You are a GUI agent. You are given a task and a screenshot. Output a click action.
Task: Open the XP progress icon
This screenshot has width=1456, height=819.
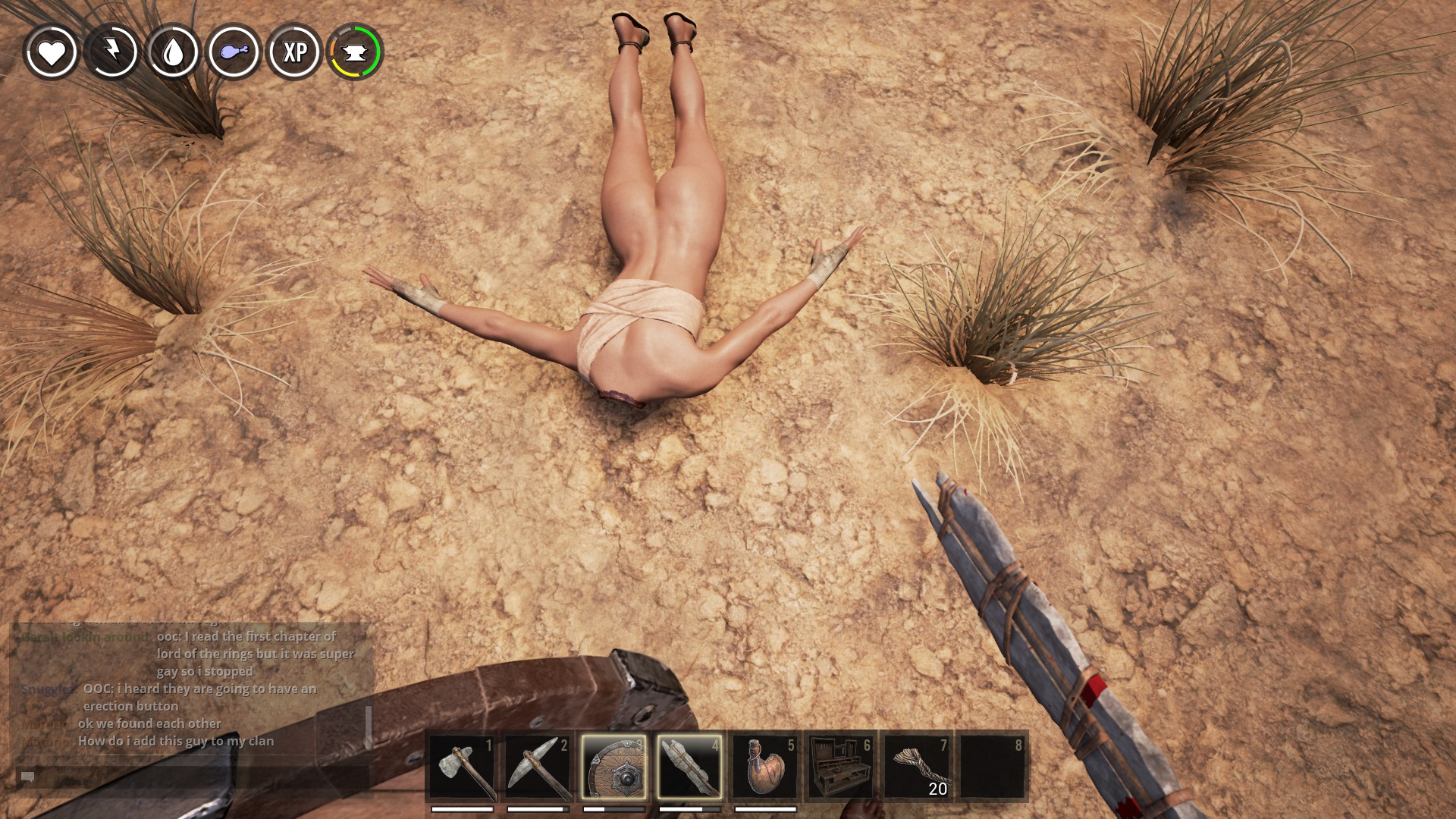[295, 52]
